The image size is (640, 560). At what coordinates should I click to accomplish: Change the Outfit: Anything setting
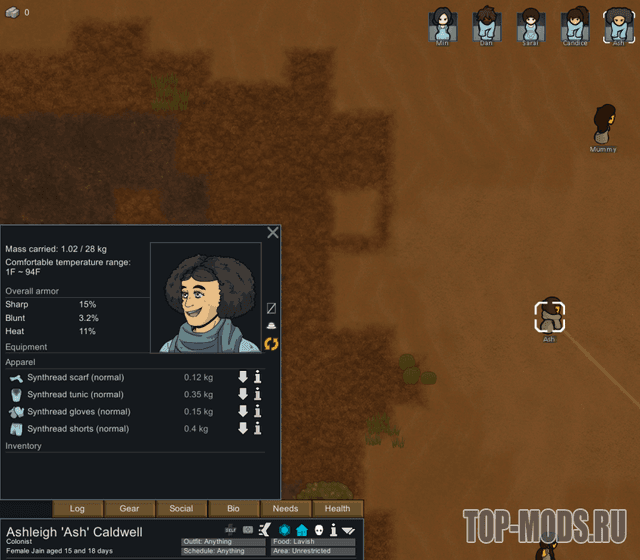click(x=224, y=542)
